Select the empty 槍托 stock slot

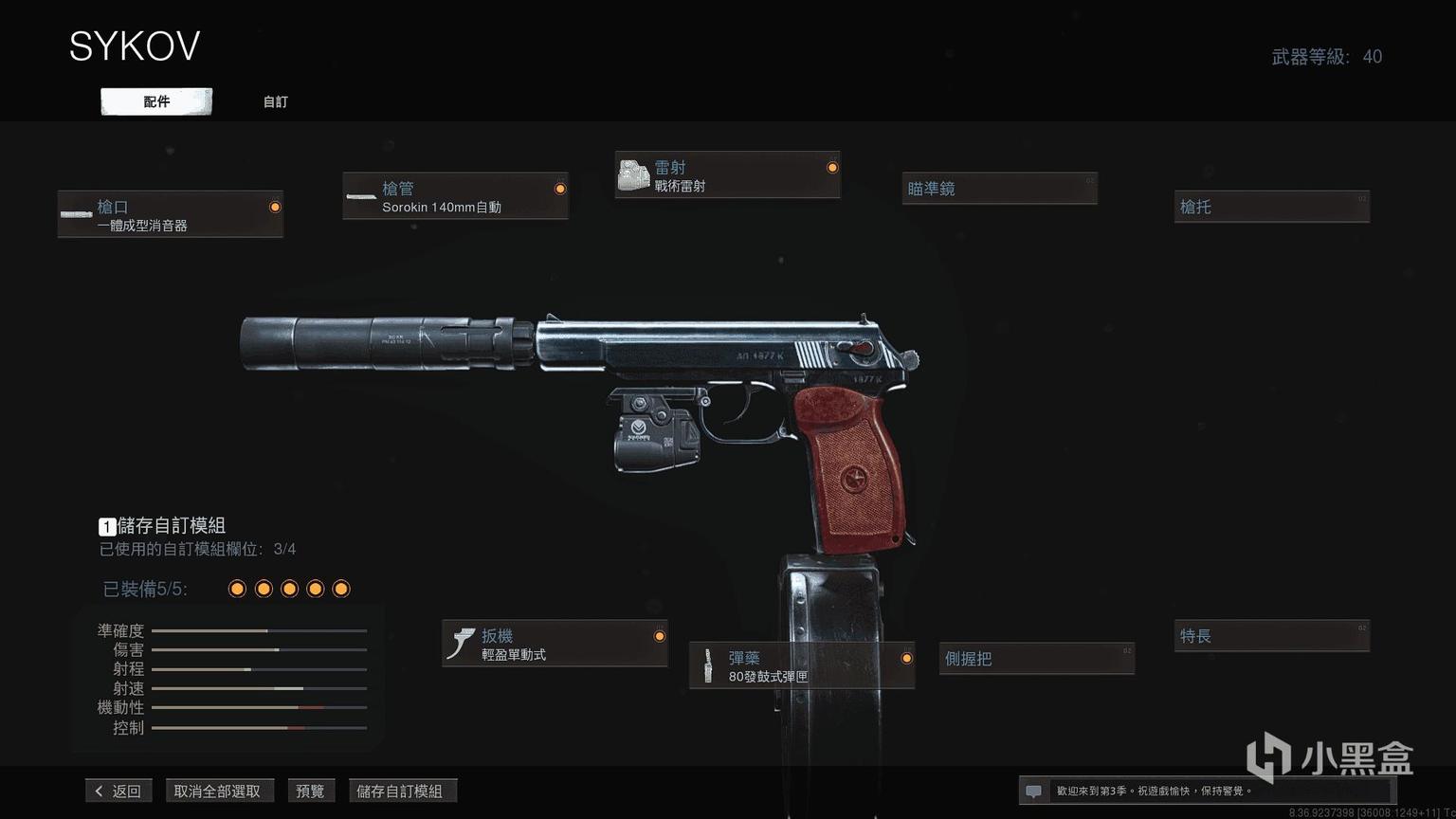[1271, 207]
